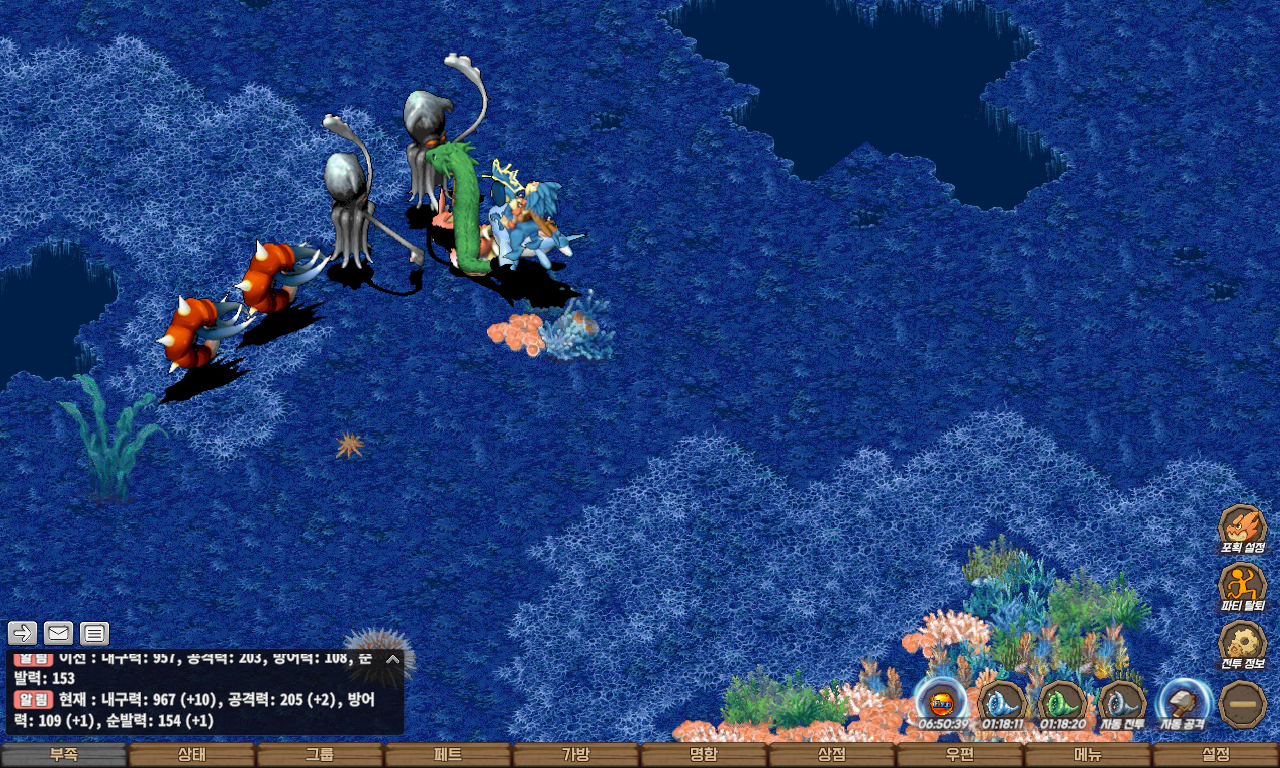The height and width of the screenshot is (768, 1280).
Task: Open the 상태 (status) menu
Action: (192, 755)
